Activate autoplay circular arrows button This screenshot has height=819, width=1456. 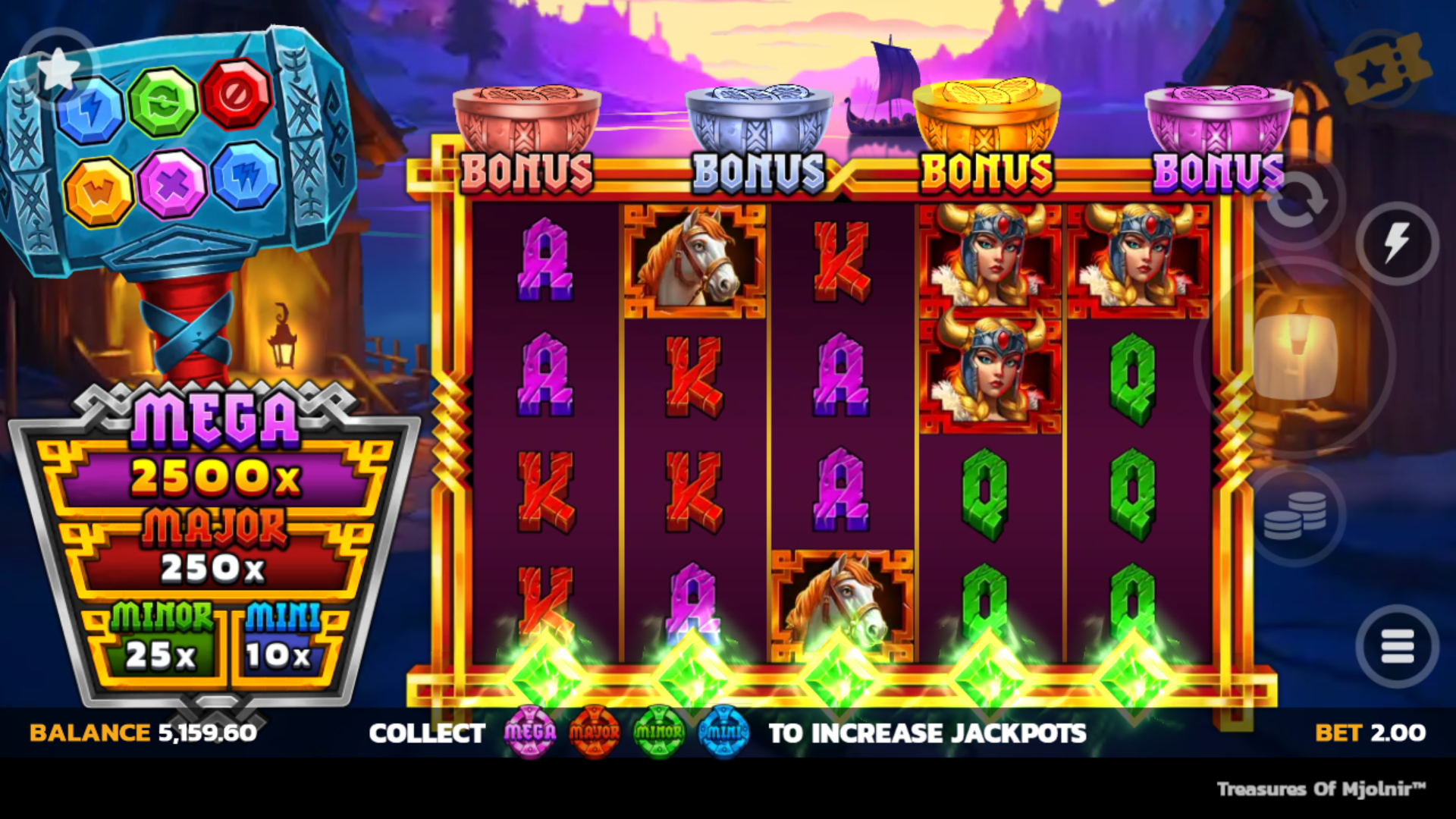coord(1298,200)
